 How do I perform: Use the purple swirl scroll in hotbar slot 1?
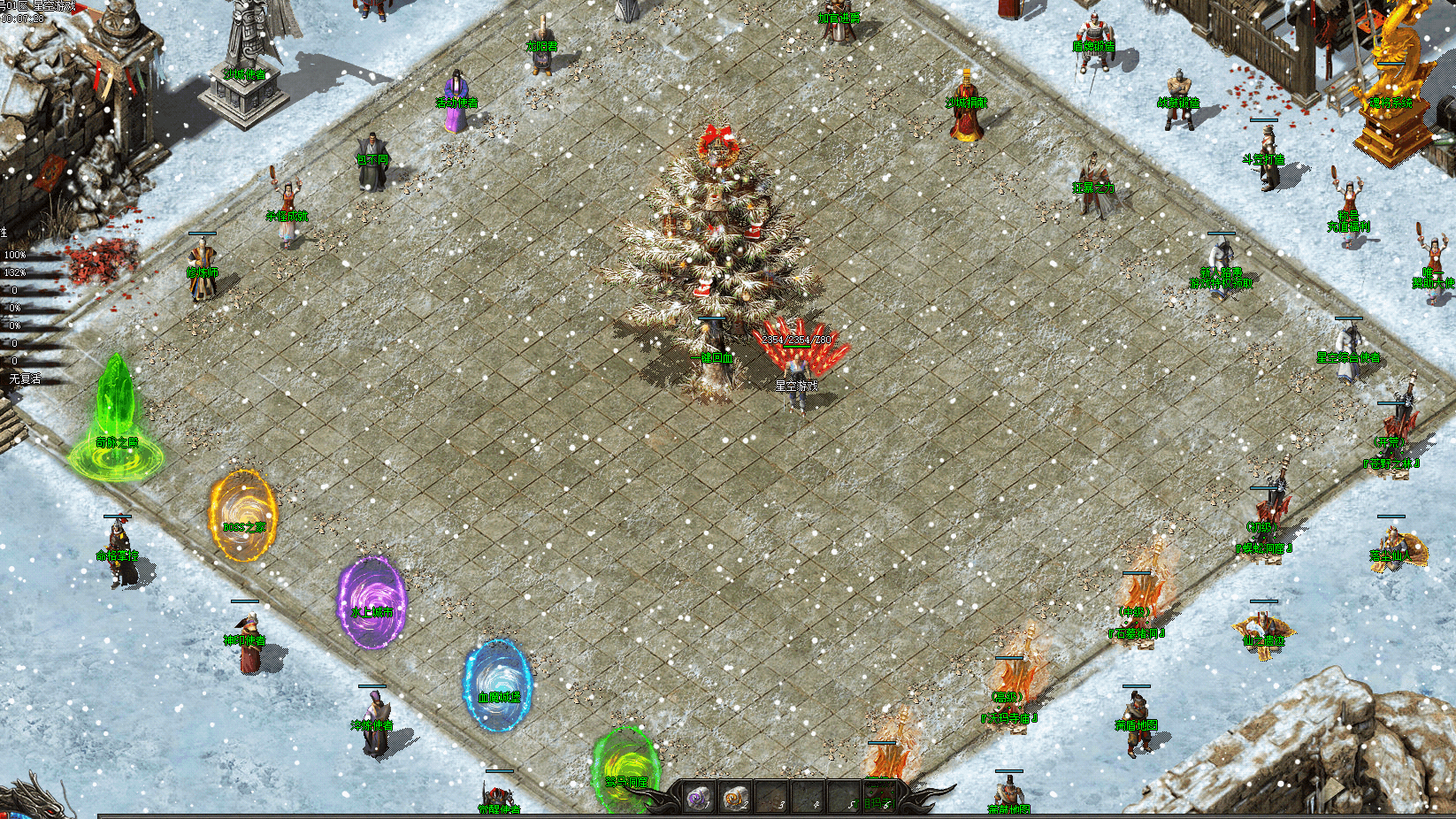[698, 798]
